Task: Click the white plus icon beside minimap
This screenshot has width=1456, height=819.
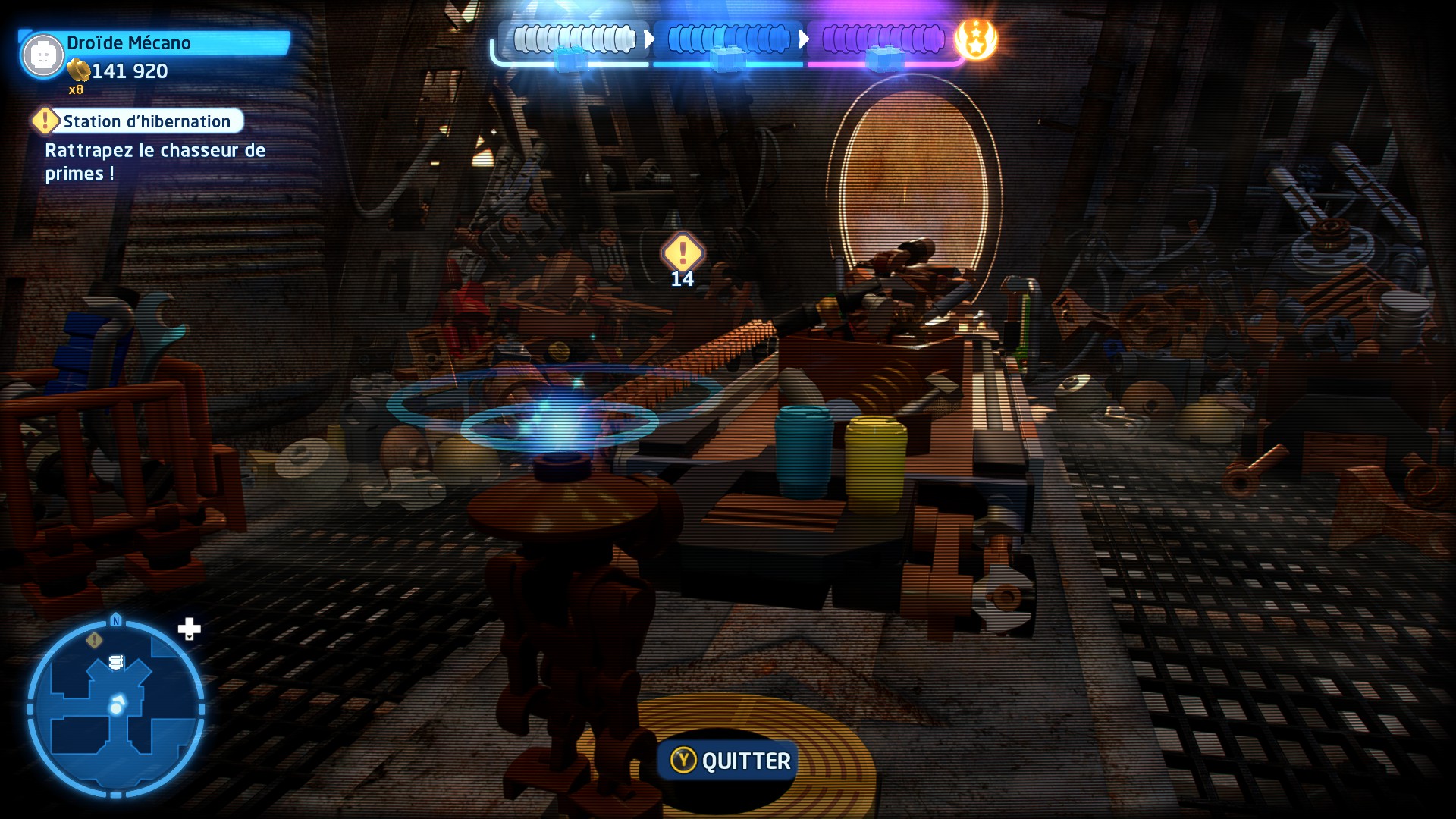Action: (189, 629)
